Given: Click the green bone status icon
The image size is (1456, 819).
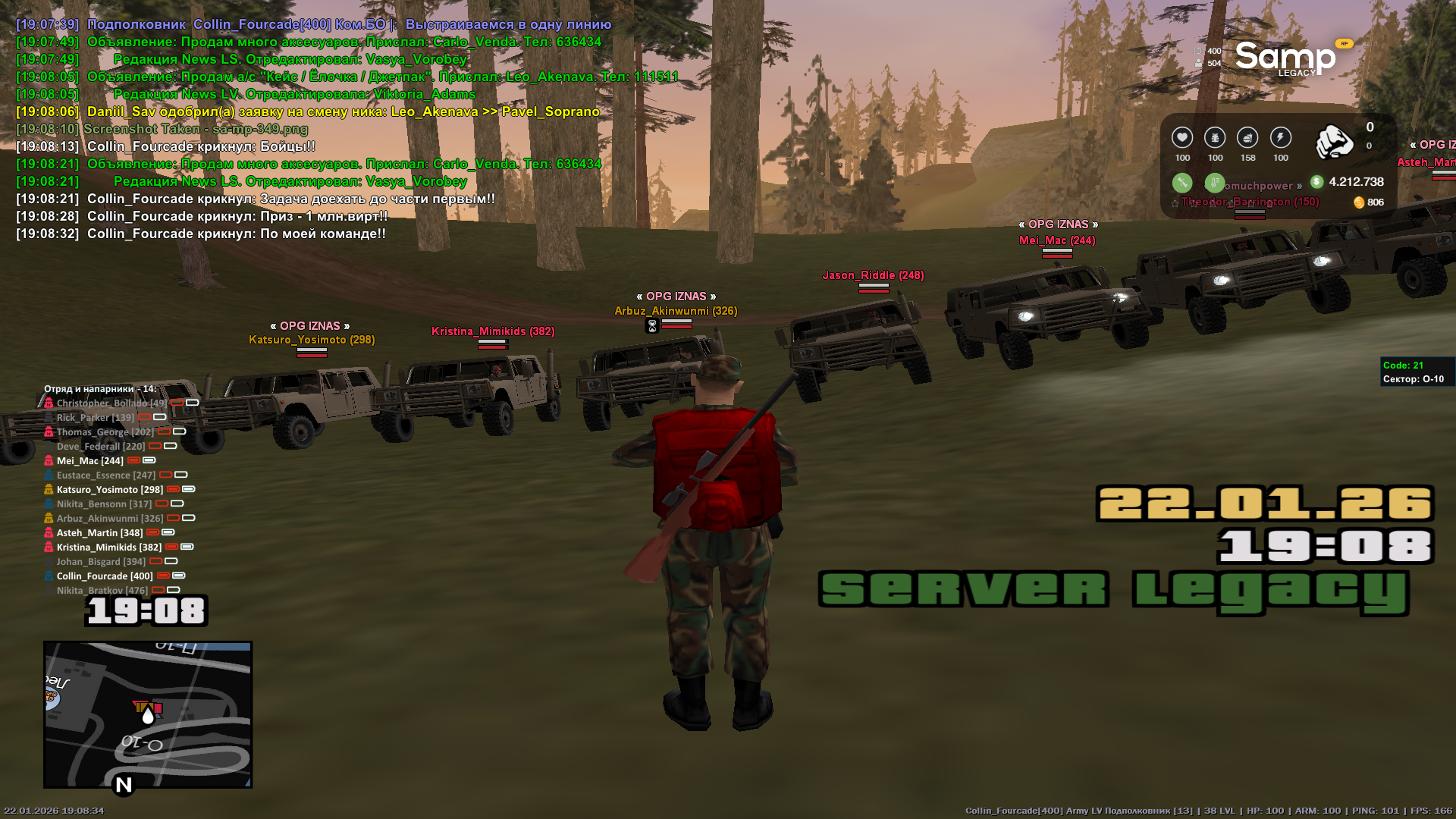Looking at the screenshot, I should pos(1181,182).
